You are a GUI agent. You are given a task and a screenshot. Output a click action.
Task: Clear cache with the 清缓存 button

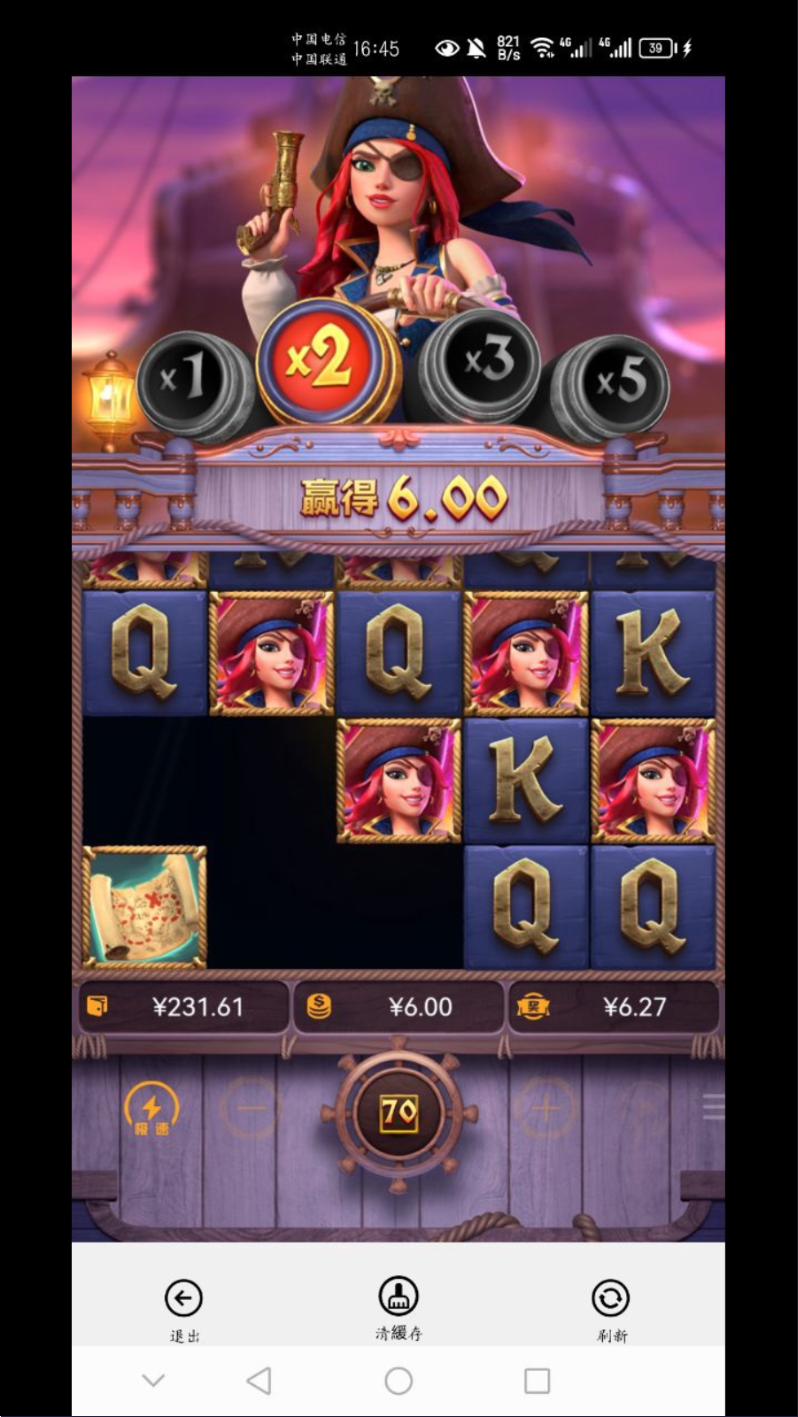tap(398, 1307)
